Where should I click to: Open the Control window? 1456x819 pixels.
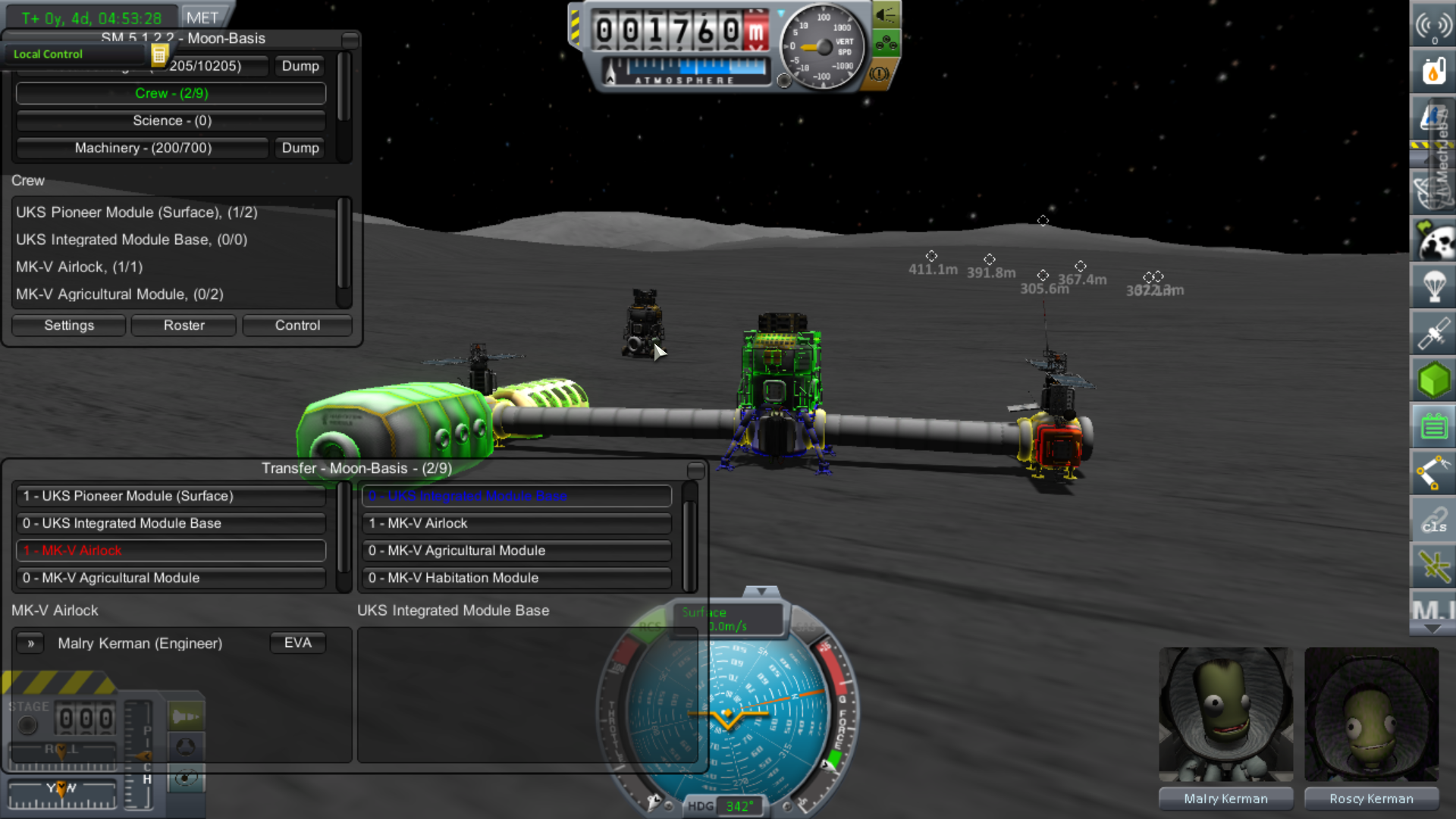297,325
